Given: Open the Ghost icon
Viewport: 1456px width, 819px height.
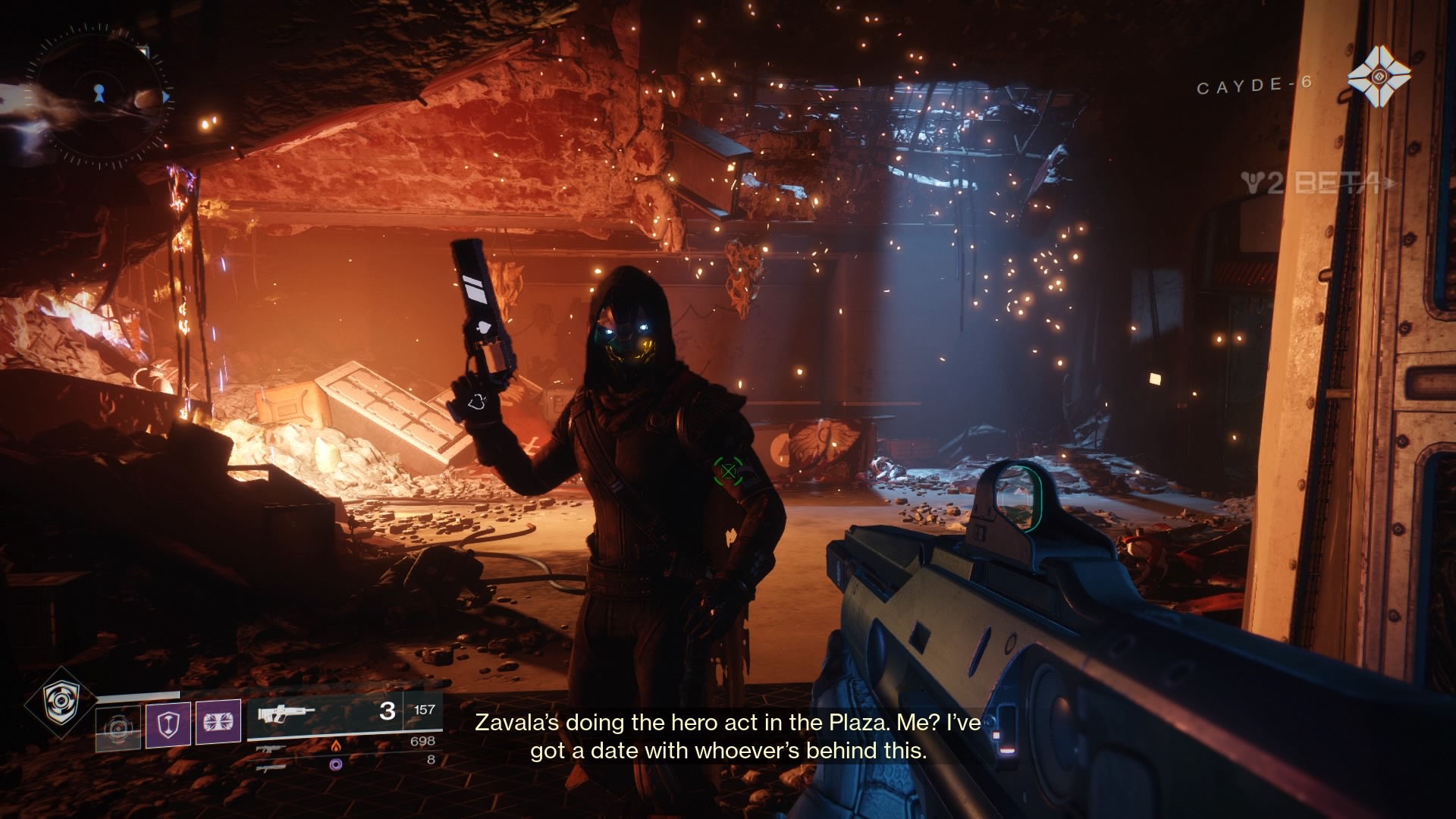Looking at the screenshot, I should [1379, 76].
